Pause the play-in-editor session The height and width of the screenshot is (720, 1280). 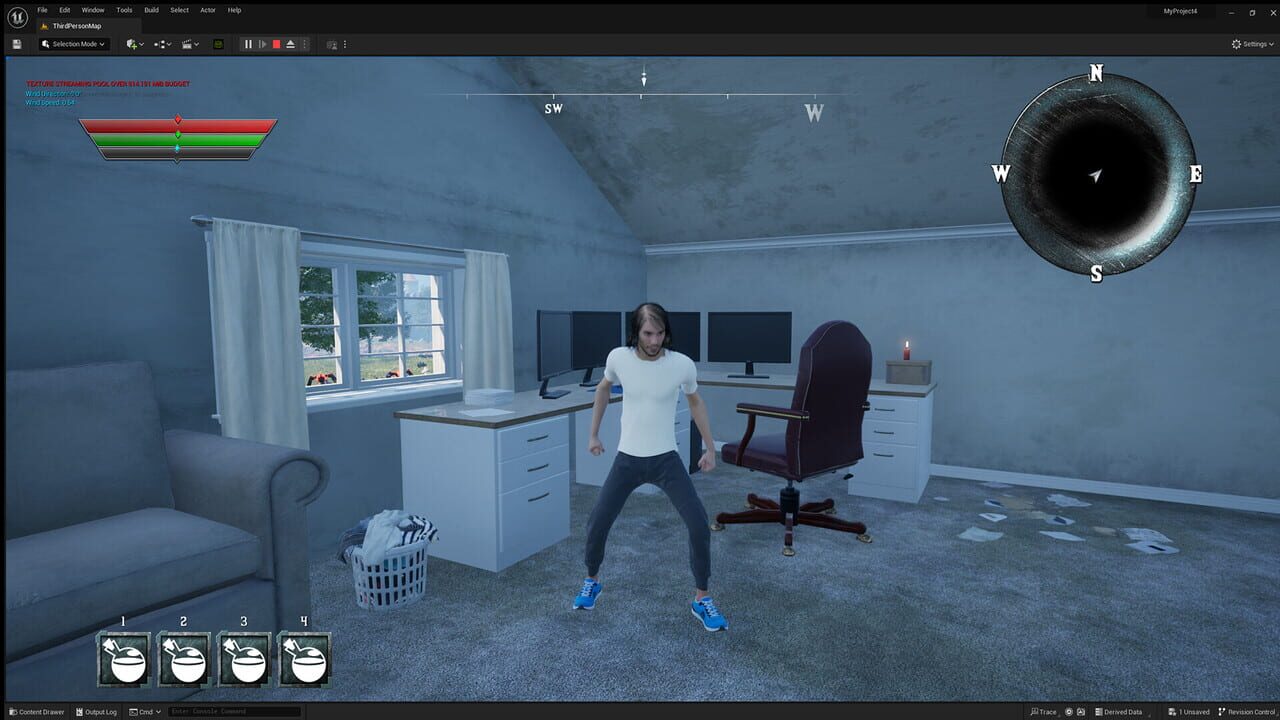[x=247, y=44]
